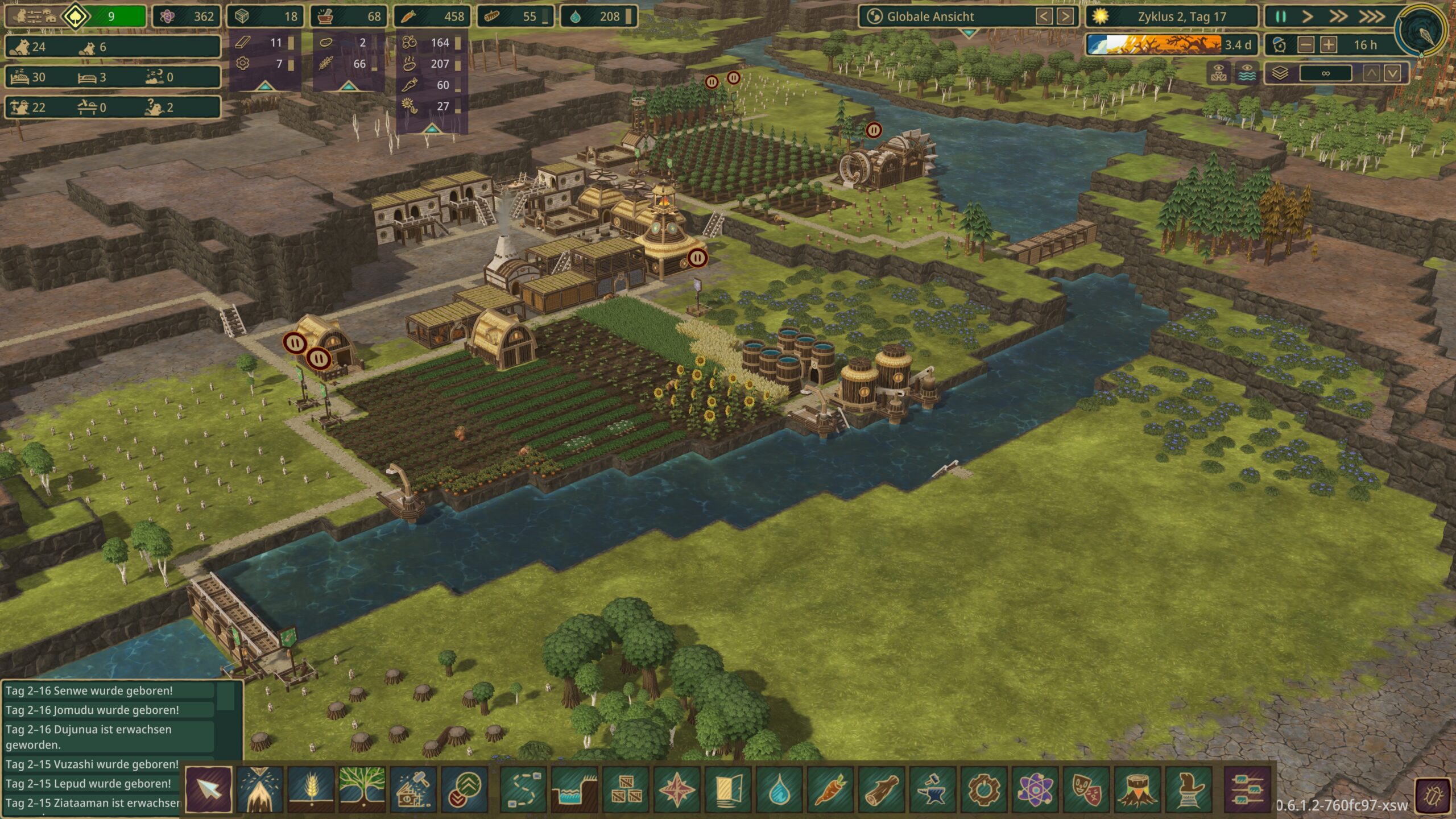The image size is (1456, 819).
Task: Open the beaver settlement management panel
Action: point(35,16)
